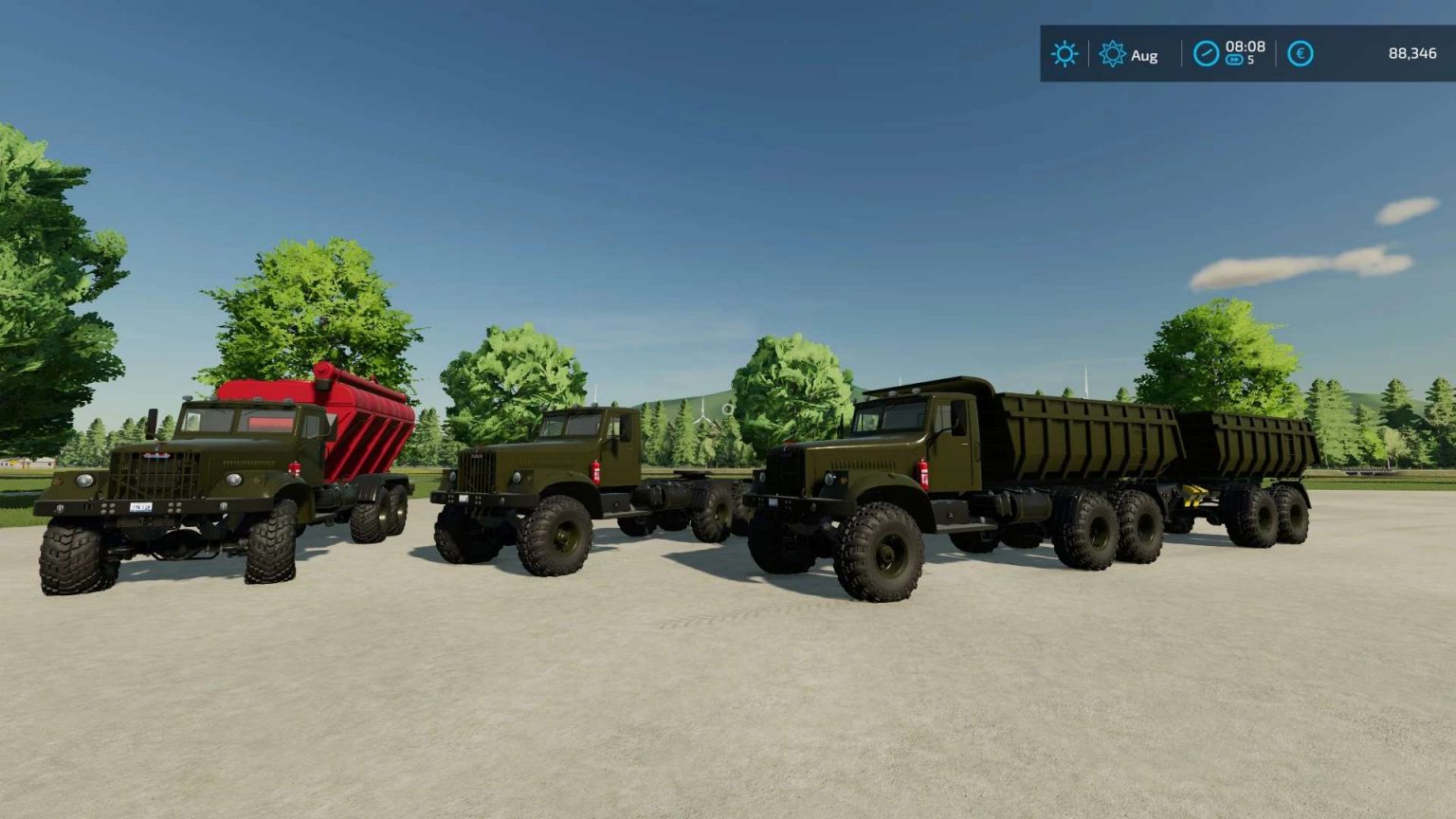Click the sun weather icon

[x=1065, y=54]
